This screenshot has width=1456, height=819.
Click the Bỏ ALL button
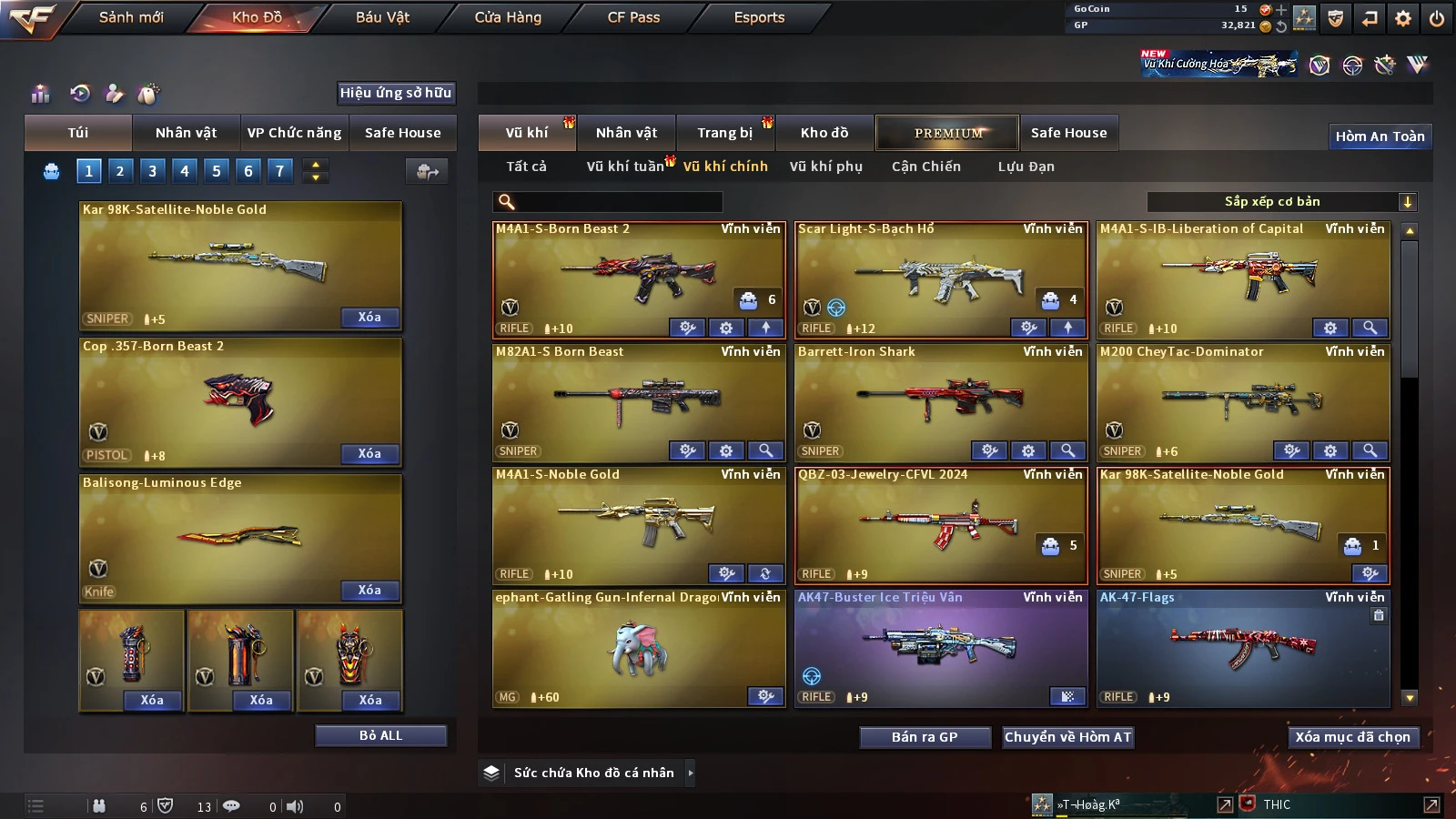coord(380,735)
